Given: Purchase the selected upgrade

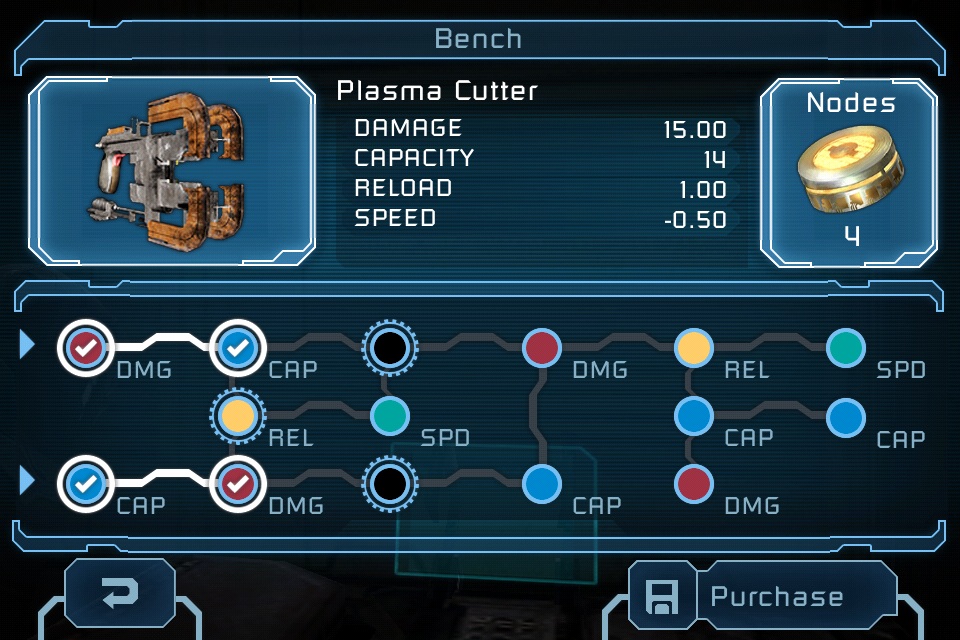Looking at the screenshot, I should 776,597.
